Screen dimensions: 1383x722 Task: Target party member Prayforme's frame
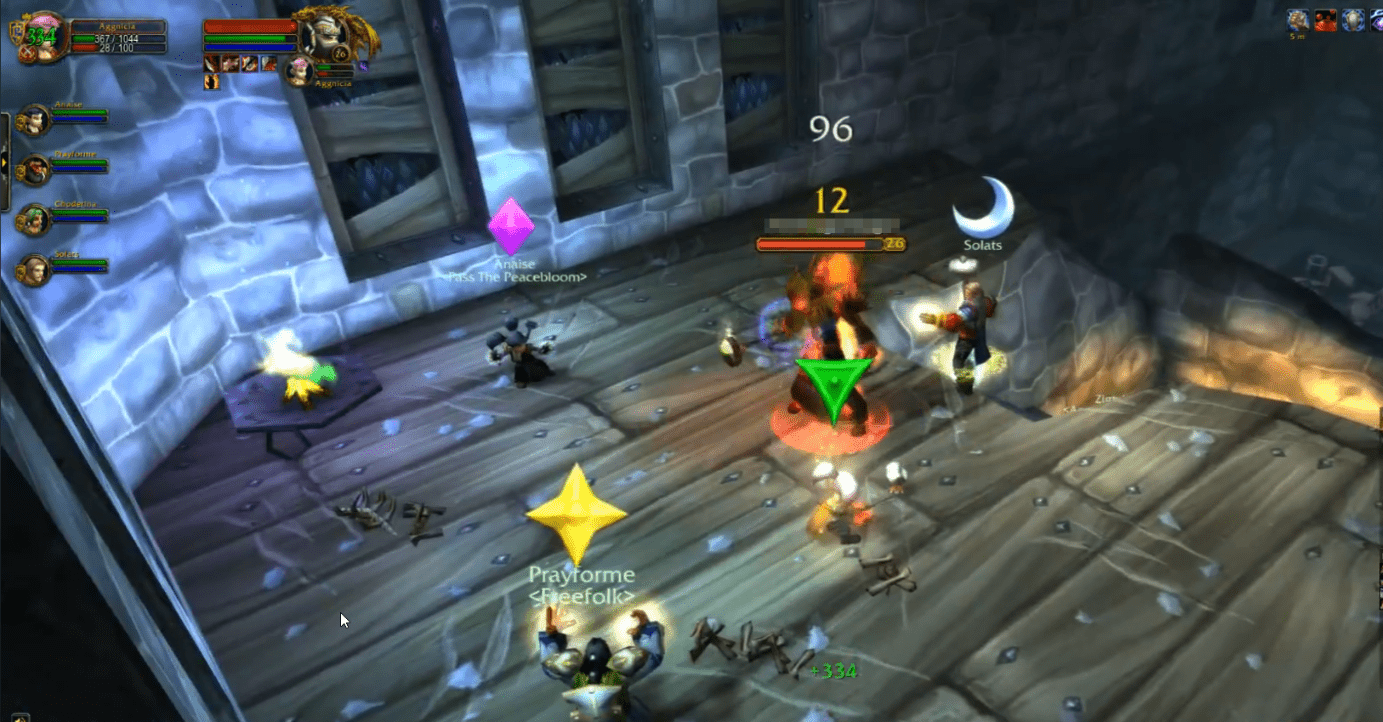pyautogui.click(x=36, y=170)
